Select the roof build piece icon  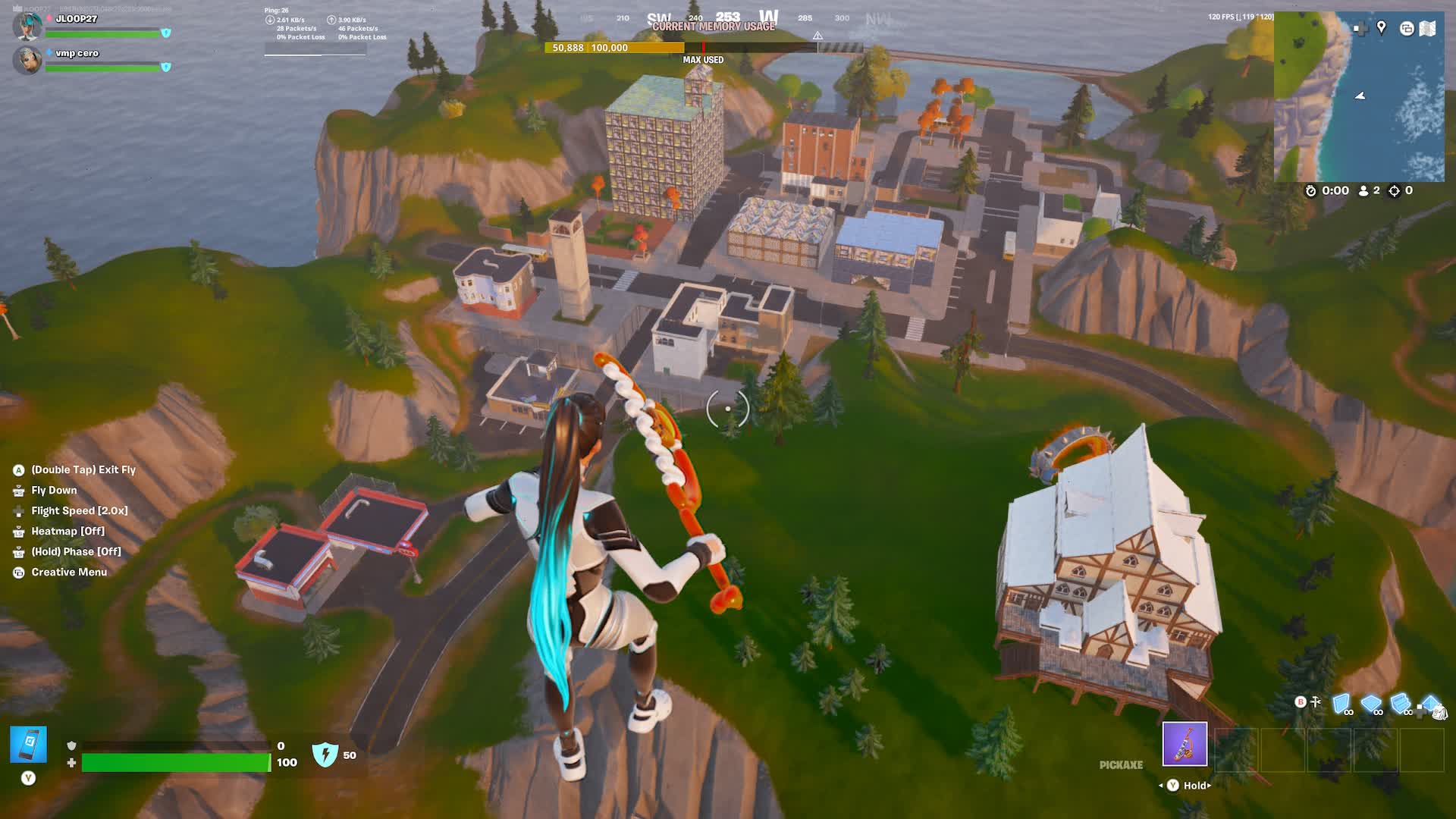point(1430,702)
